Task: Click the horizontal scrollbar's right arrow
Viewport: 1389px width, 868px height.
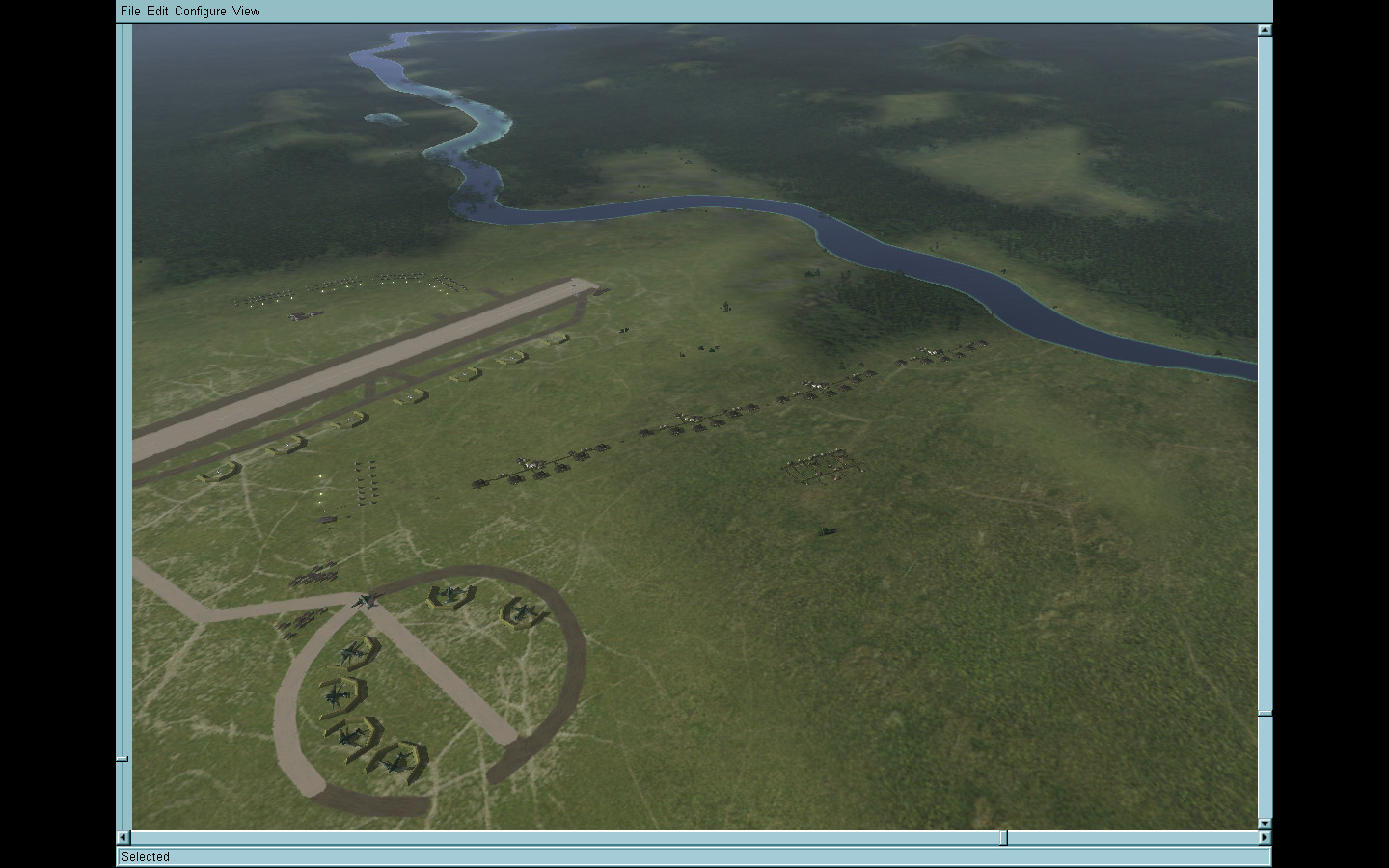Action: [1265, 837]
